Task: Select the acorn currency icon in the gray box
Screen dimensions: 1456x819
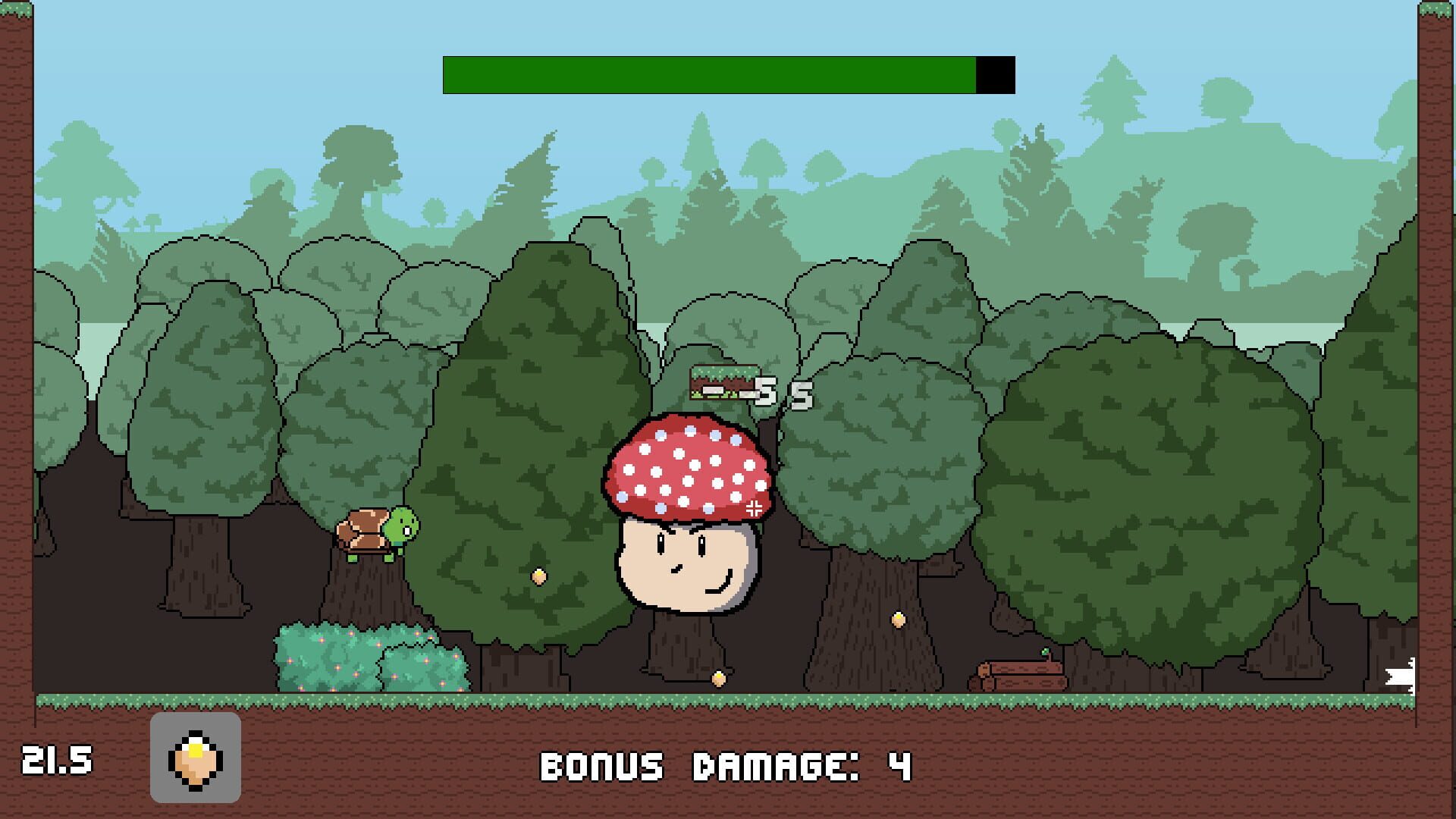Action: tap(196, 758)
